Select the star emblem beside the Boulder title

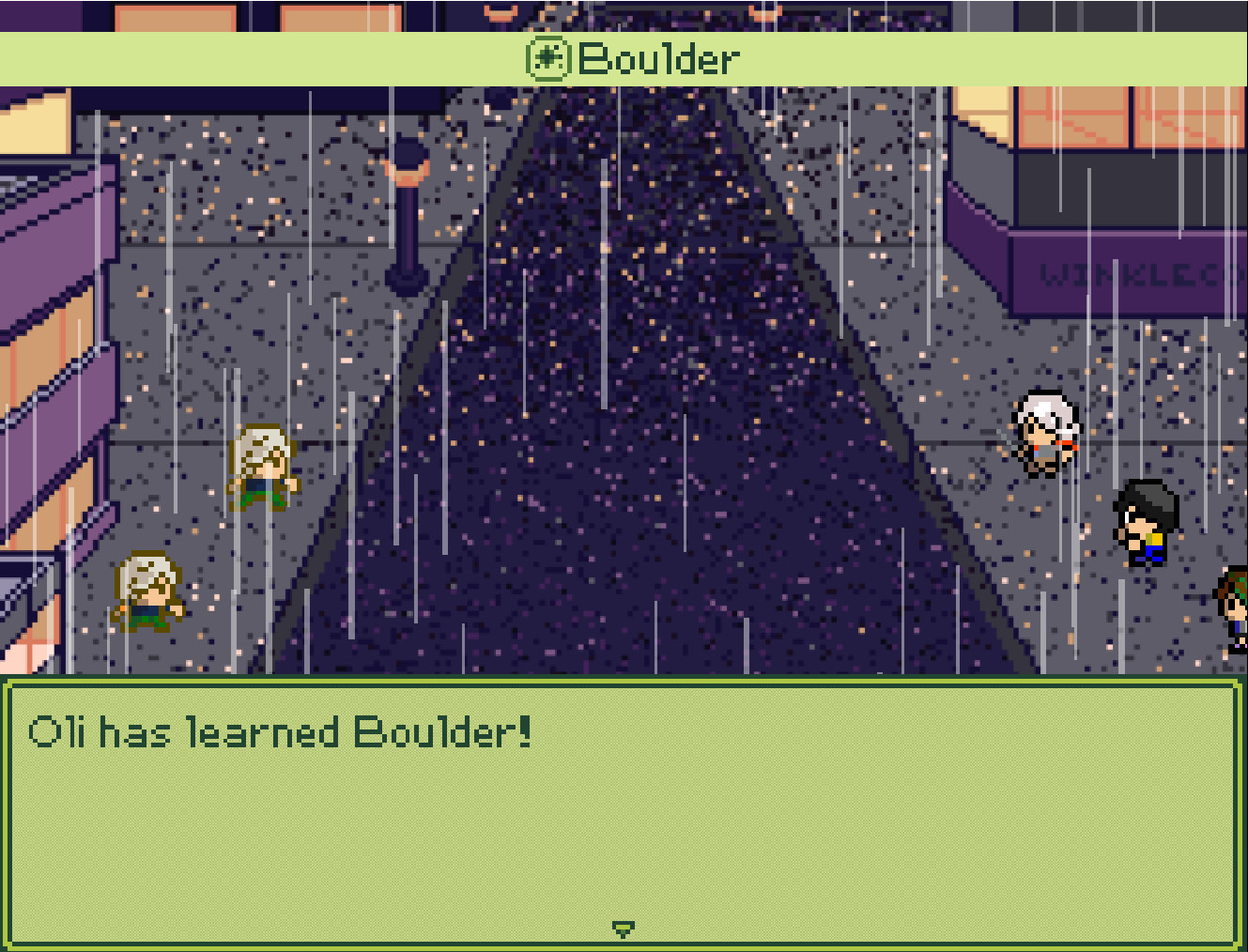(x=549, y=59)
